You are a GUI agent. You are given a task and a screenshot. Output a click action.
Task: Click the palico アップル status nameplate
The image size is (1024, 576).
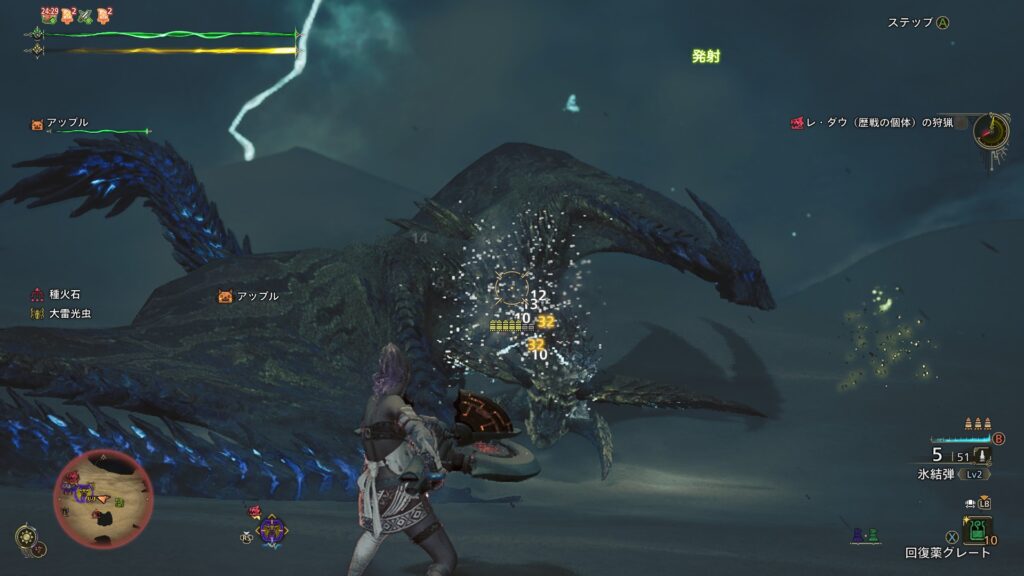pyautogui.click(x=62, y=123)
